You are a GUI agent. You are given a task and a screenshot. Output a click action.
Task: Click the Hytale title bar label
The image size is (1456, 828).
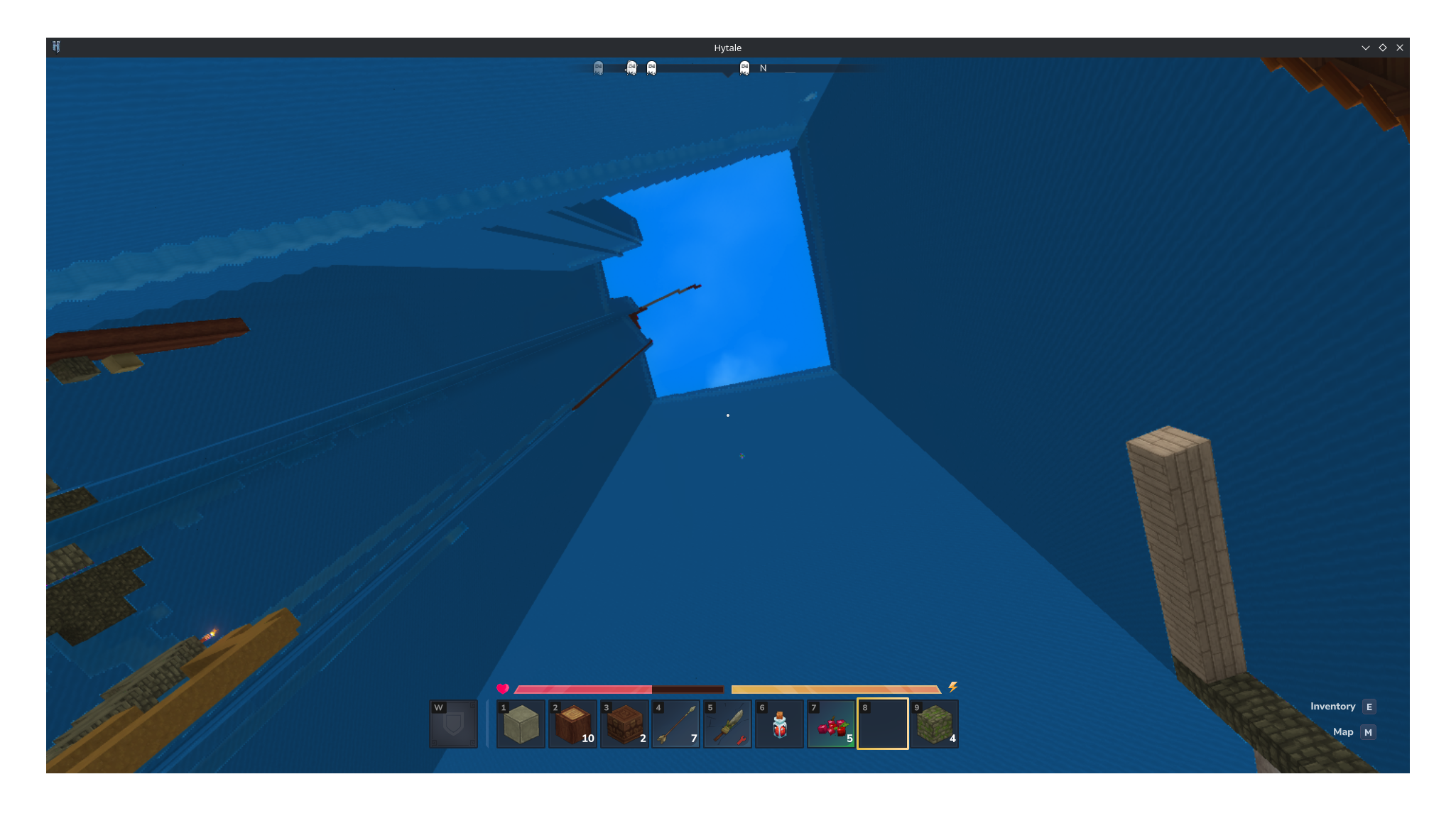point(727,48)
